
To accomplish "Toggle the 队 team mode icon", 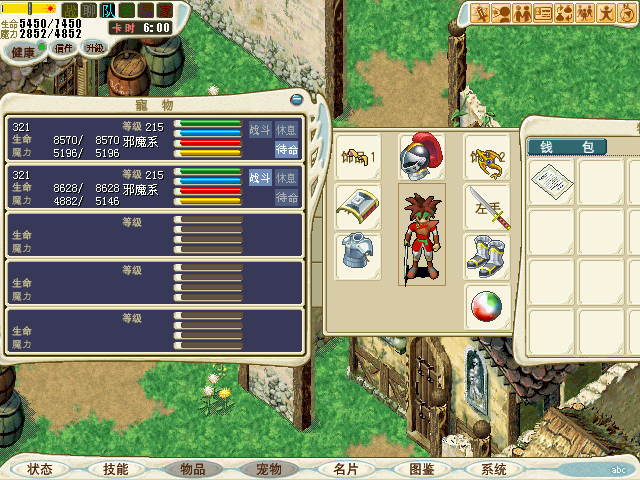I will pyautogui.click(x=108, y=10).
